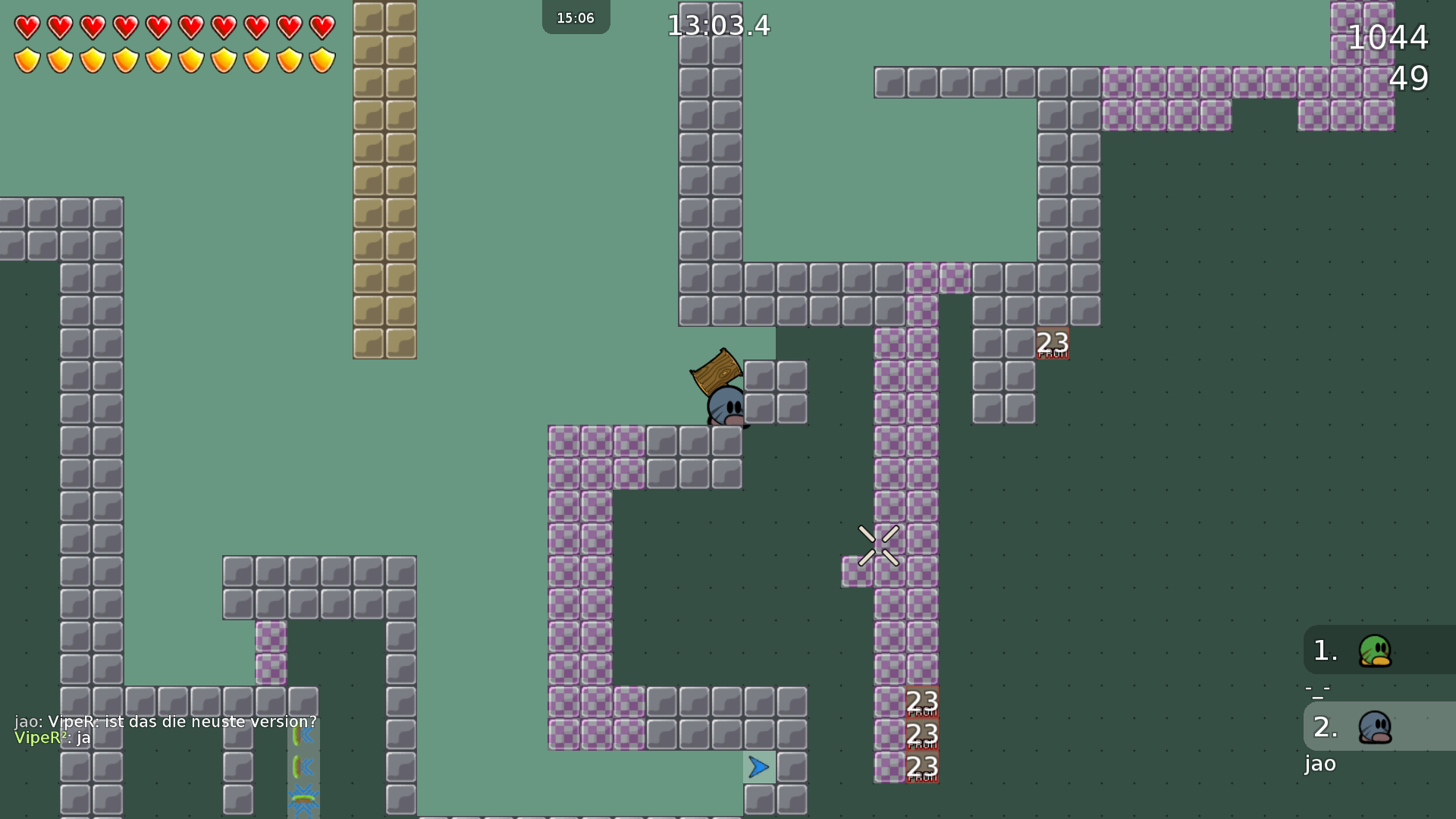Click the horizontal grenade pickup at the bottom

(302, 801)
